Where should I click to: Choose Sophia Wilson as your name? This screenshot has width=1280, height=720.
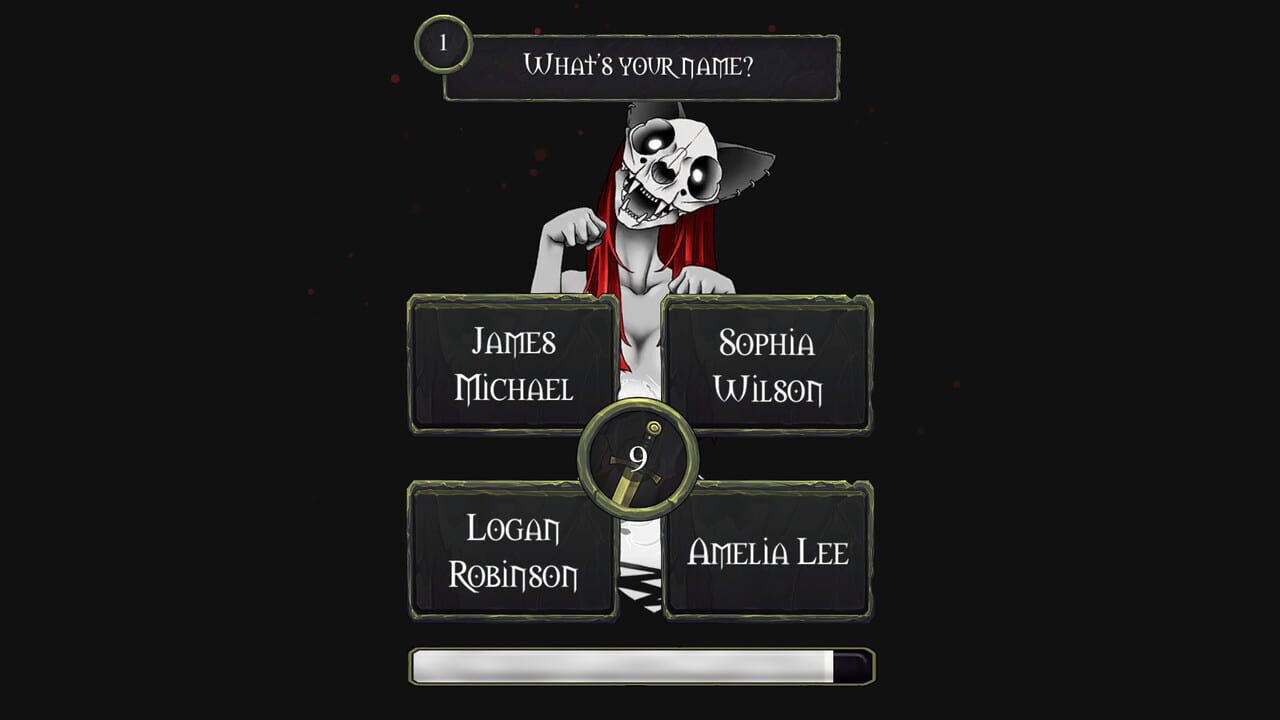pyautogui.click(x=767, y=363)
